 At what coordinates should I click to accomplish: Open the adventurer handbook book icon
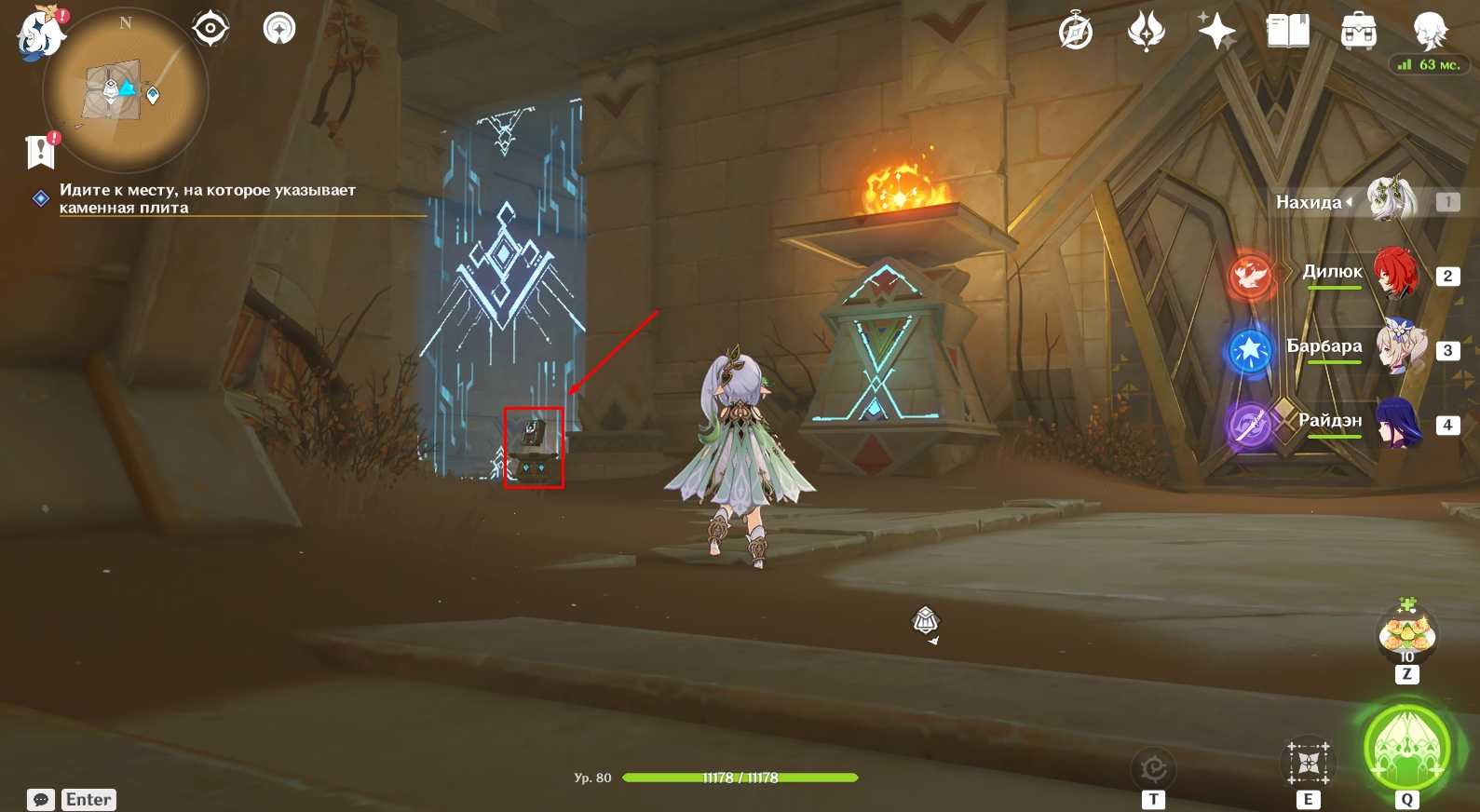point(1288,33)
